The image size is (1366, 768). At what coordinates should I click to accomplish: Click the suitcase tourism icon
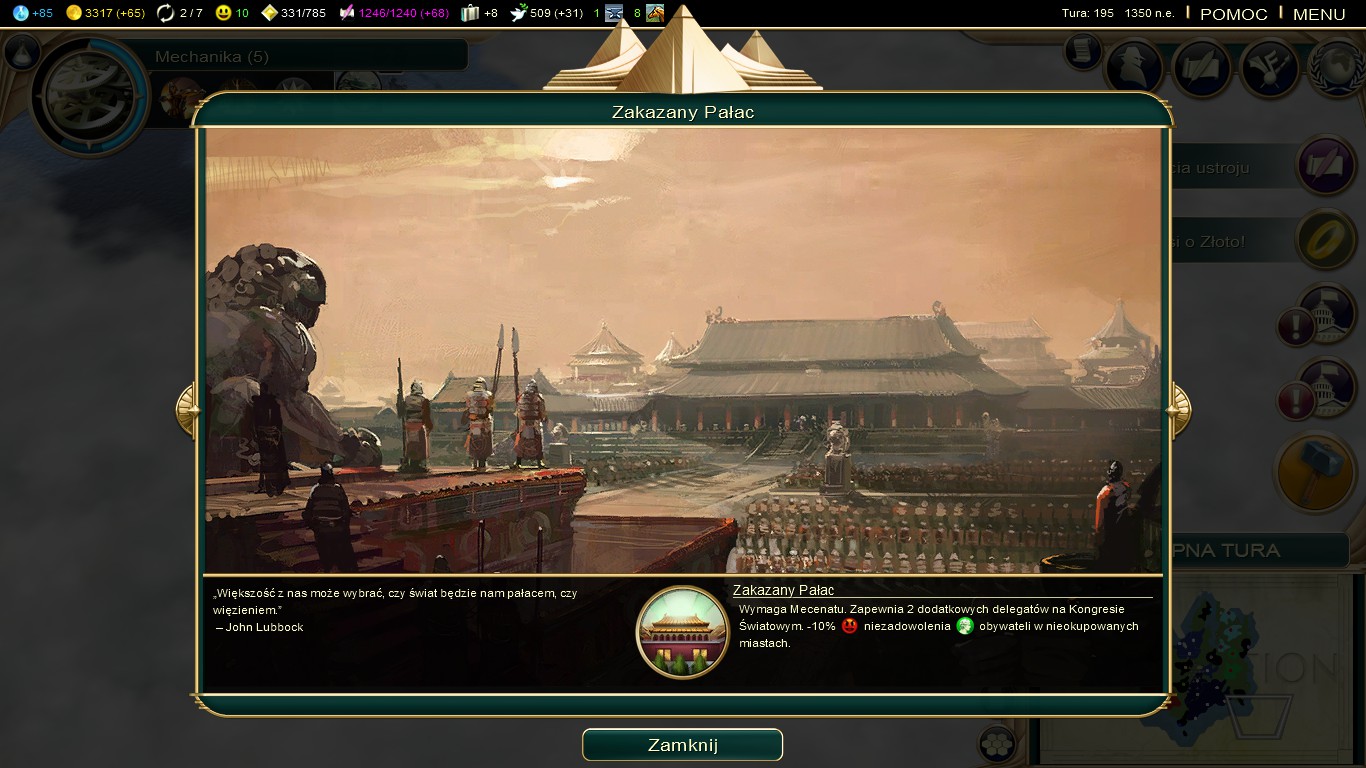[x=470, y=13]
